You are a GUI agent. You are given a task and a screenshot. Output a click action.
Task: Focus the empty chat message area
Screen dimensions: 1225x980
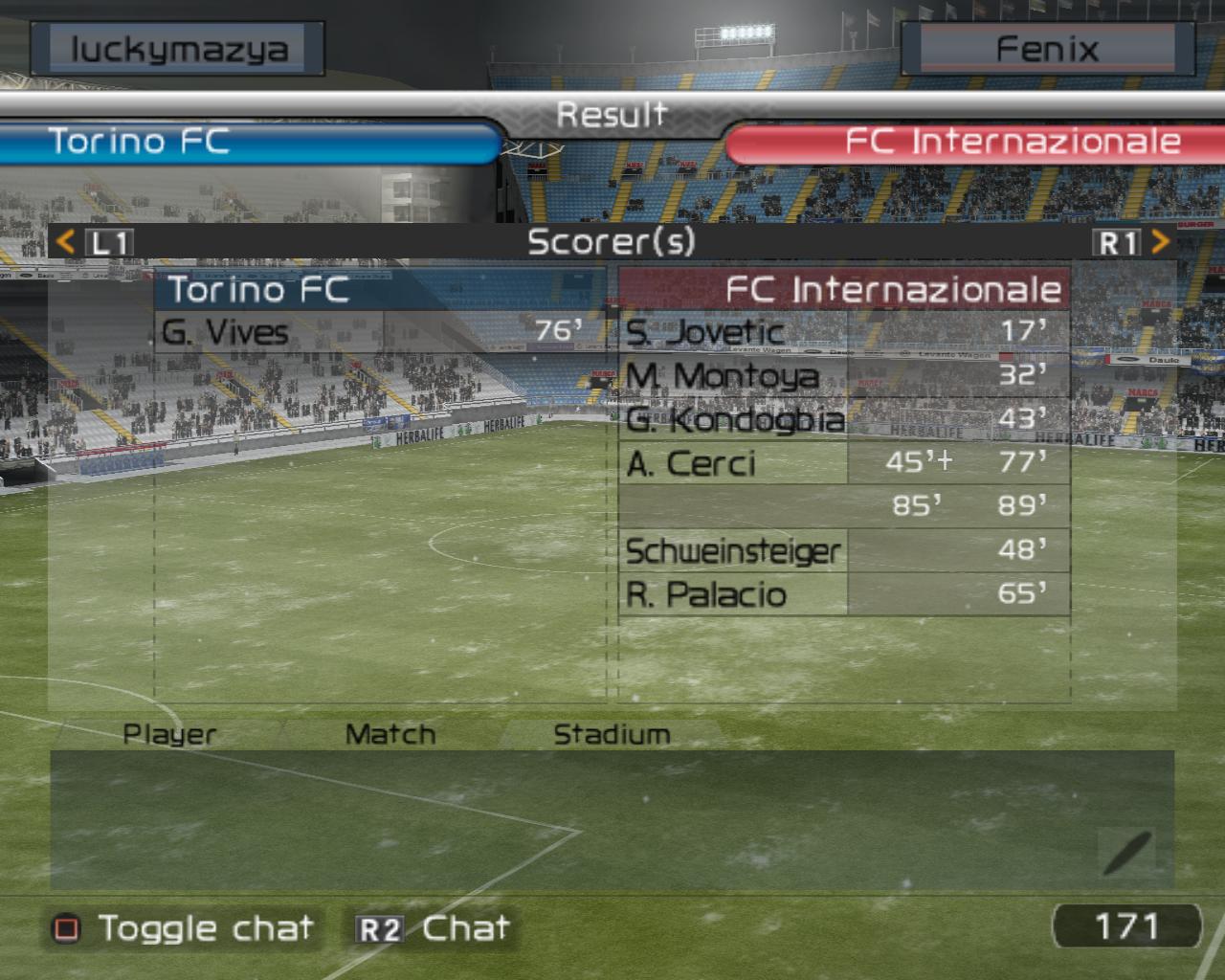click(x=574, y=820)
